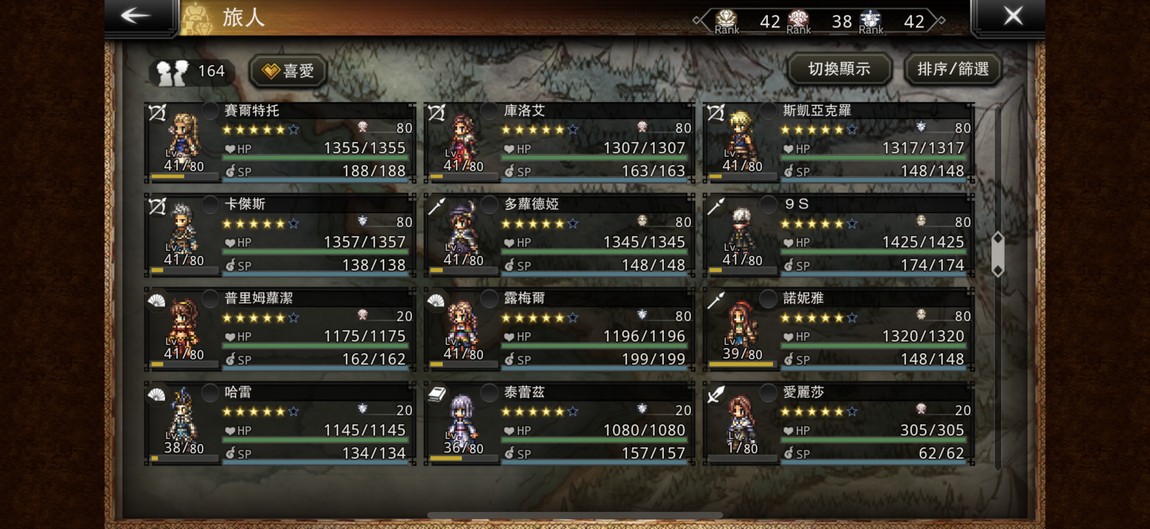Viewport: 1150px width, 529px height.
Task: Click the traveler list scrollbar handle
Action: tap(997, 254)
